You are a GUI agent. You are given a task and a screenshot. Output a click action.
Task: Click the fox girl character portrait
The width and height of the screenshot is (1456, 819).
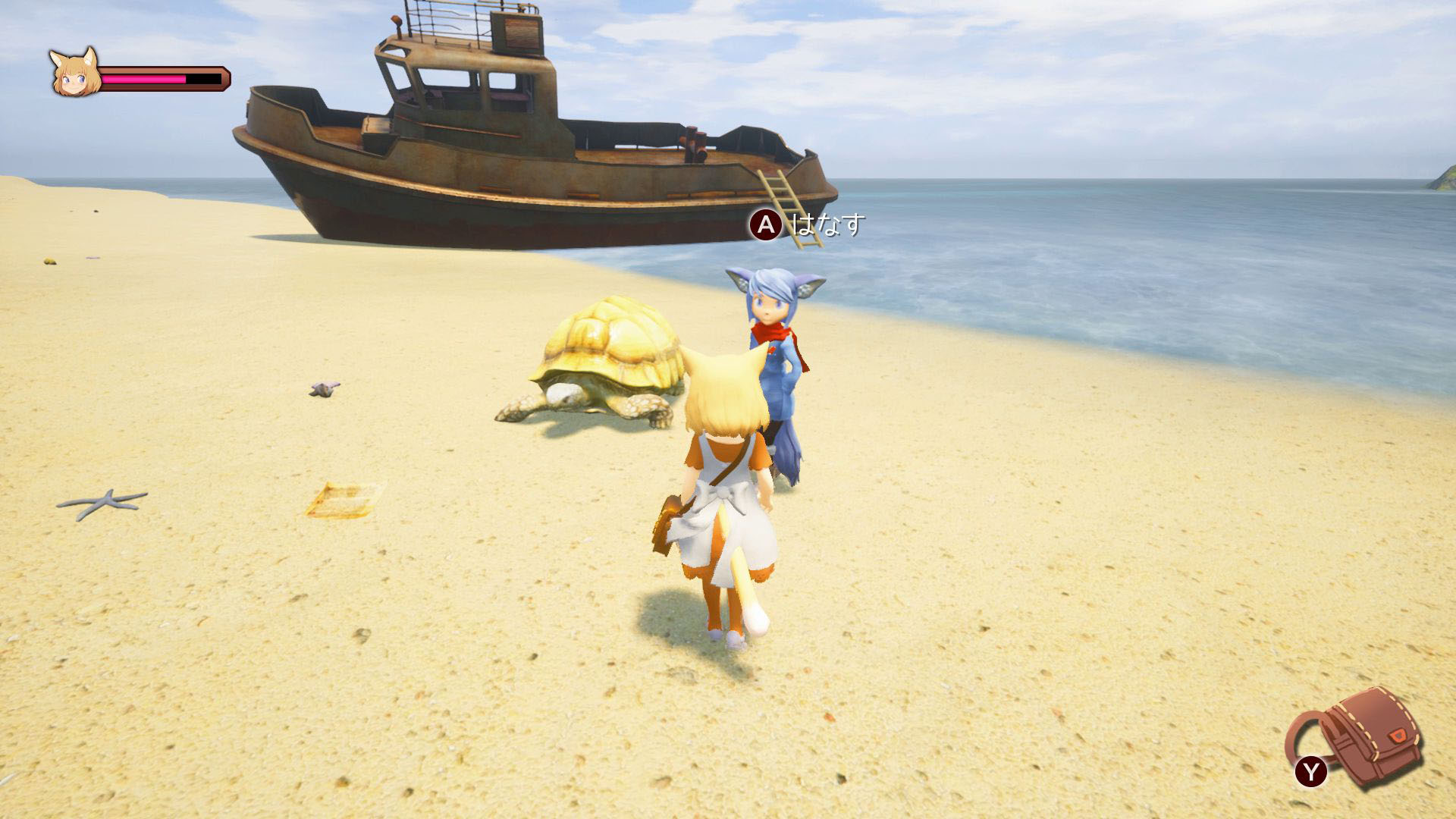tap(74, 73)
